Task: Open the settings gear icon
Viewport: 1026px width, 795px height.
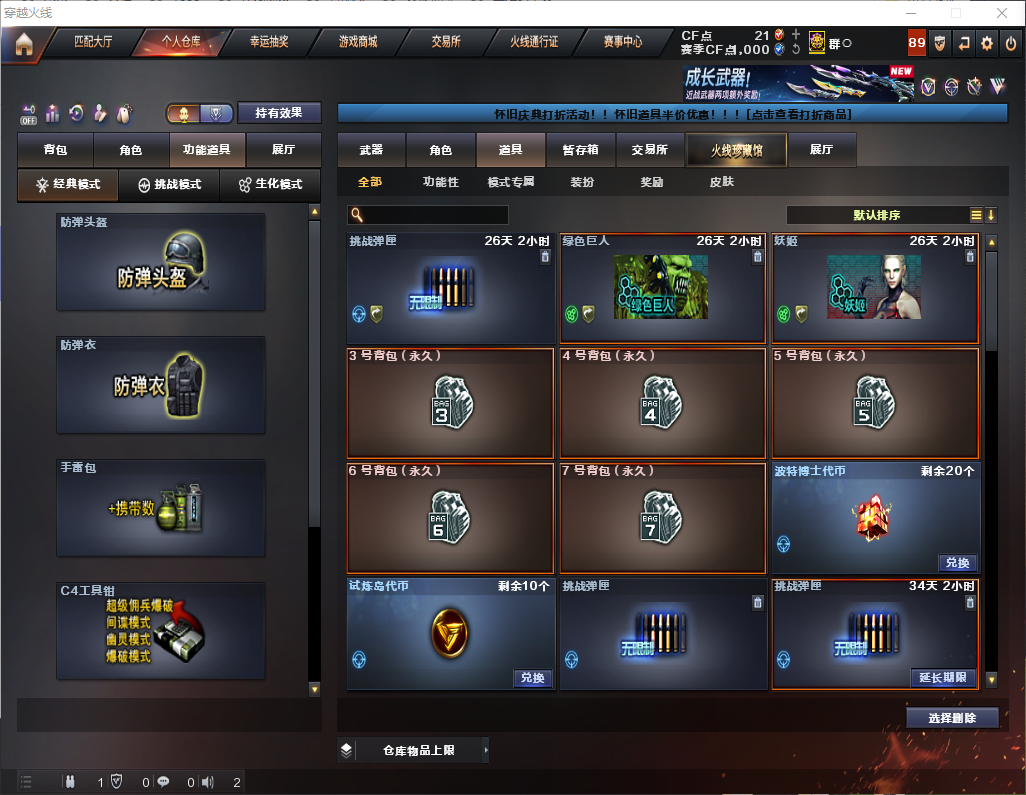Action: (987, 43)
